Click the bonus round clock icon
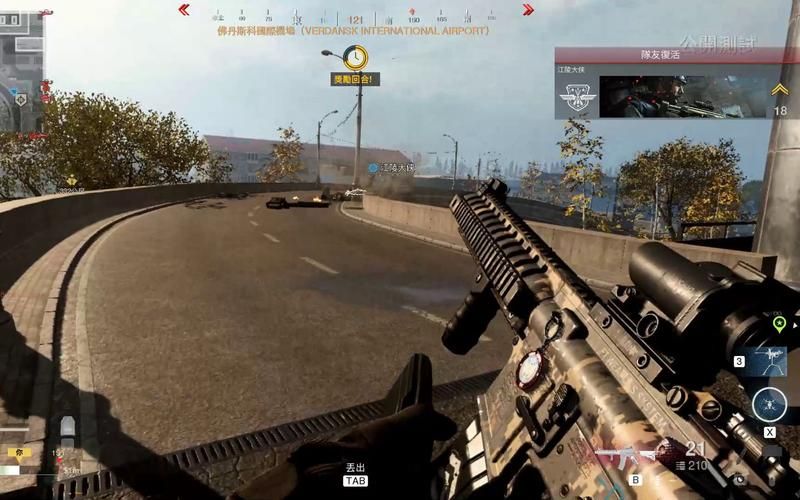This screenshot has width=800, height=500. click(355, 58)
